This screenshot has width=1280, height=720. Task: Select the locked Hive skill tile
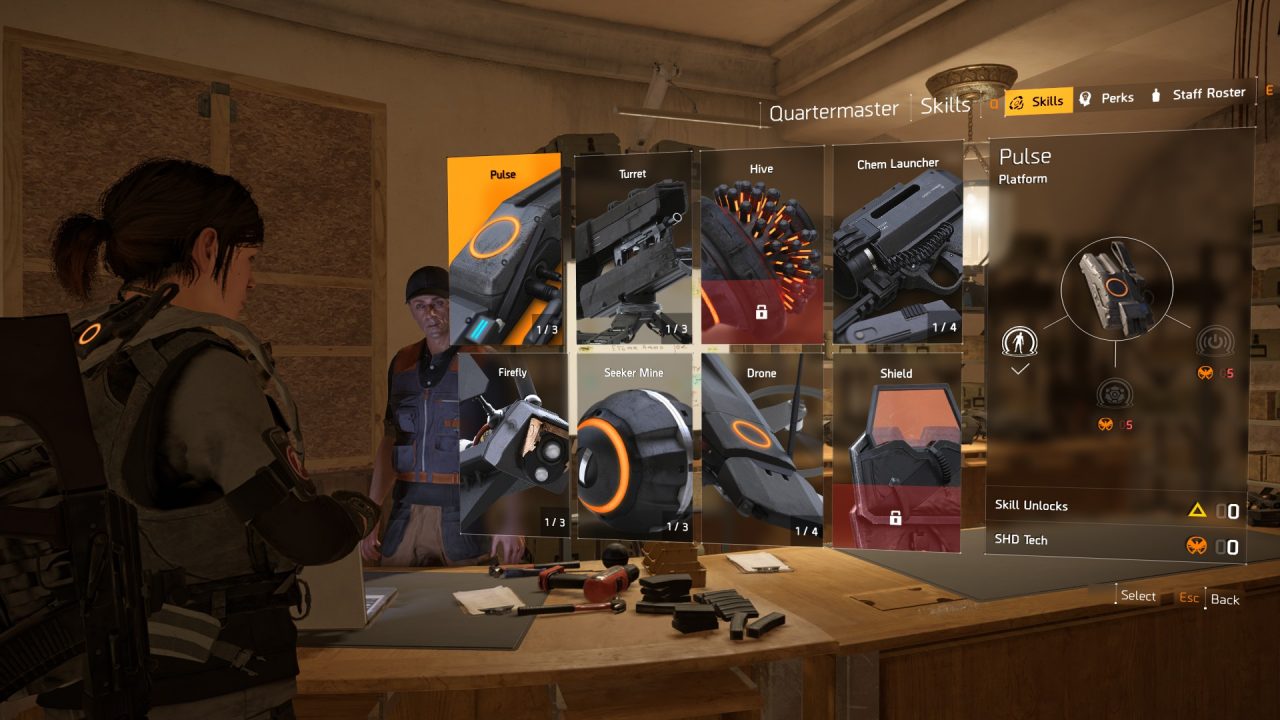(761, 245)
